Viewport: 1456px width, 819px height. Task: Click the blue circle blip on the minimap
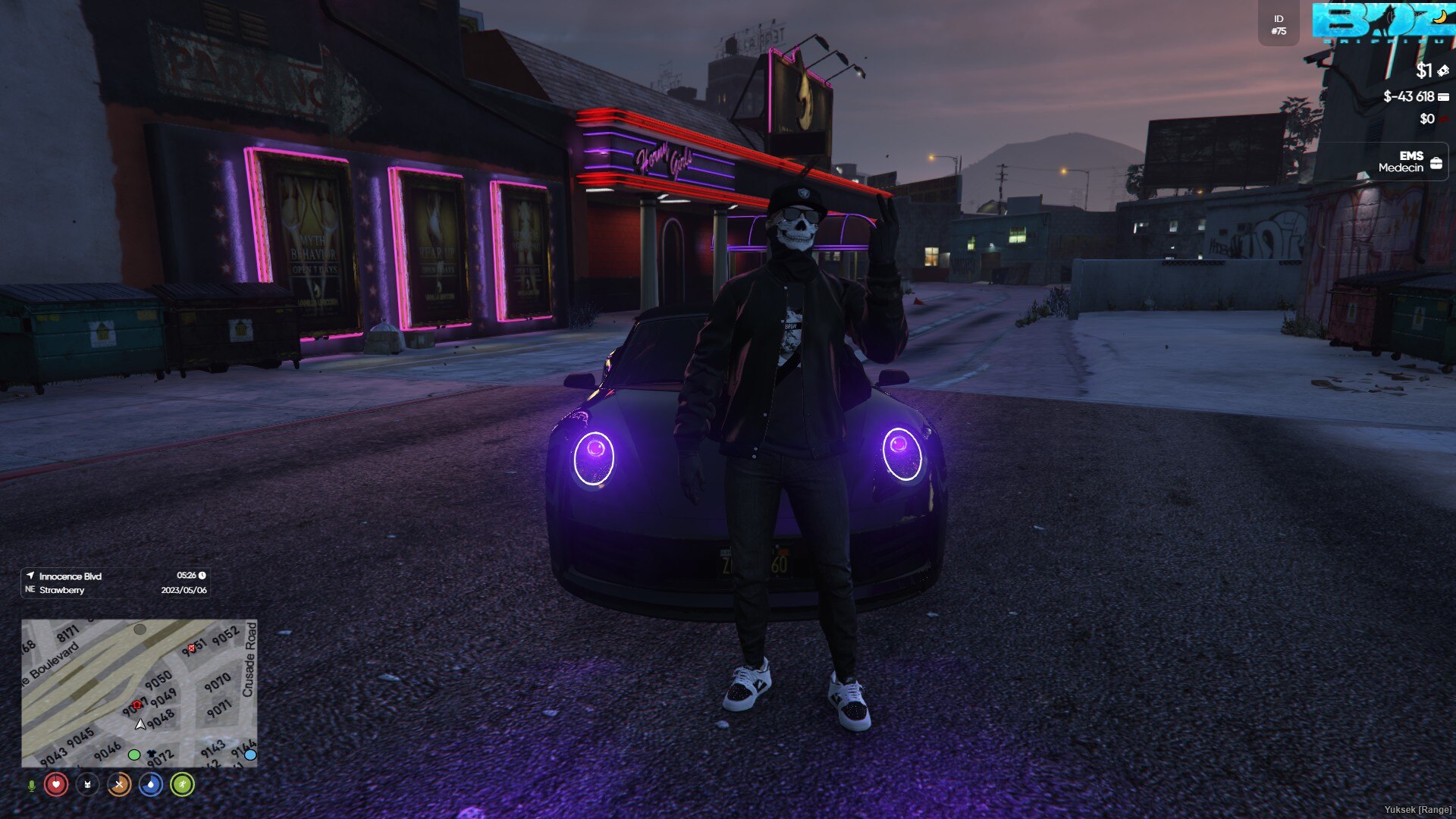(250, 755)
